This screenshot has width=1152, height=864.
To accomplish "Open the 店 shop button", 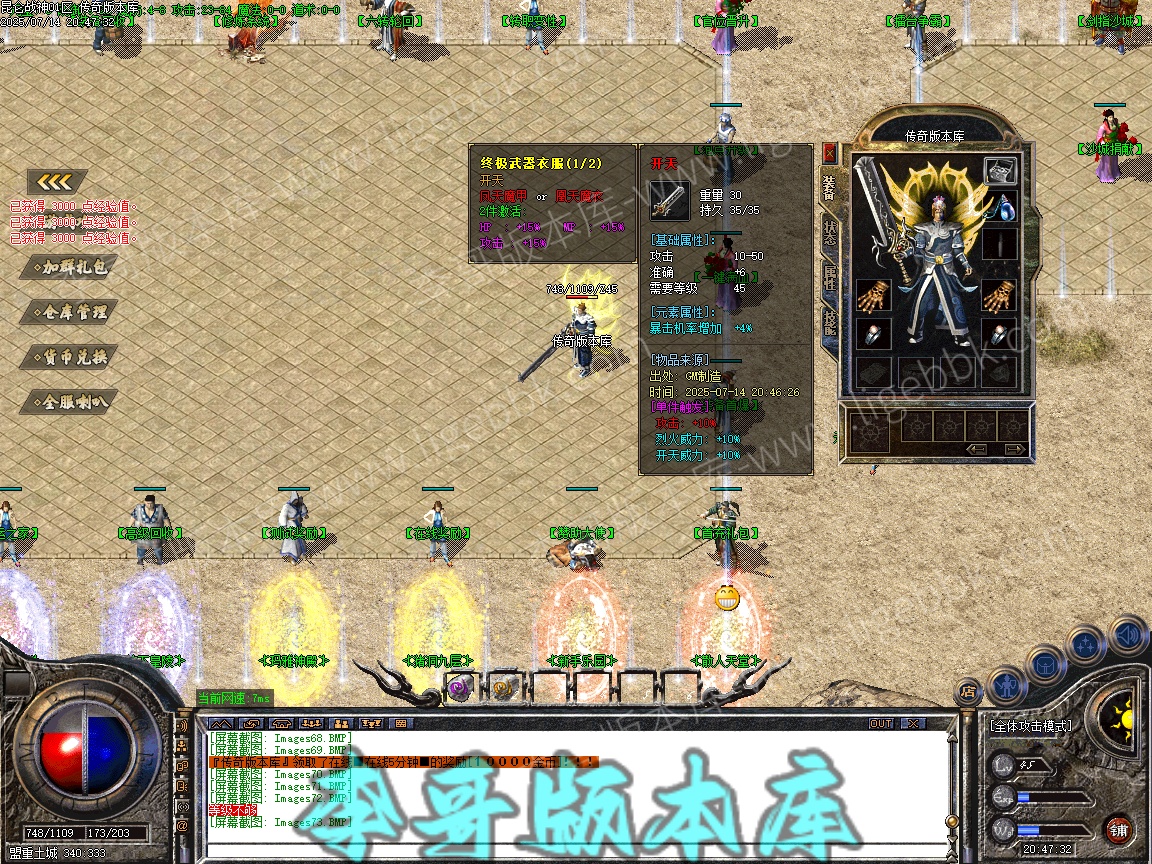I will click(x=968, y=689).
